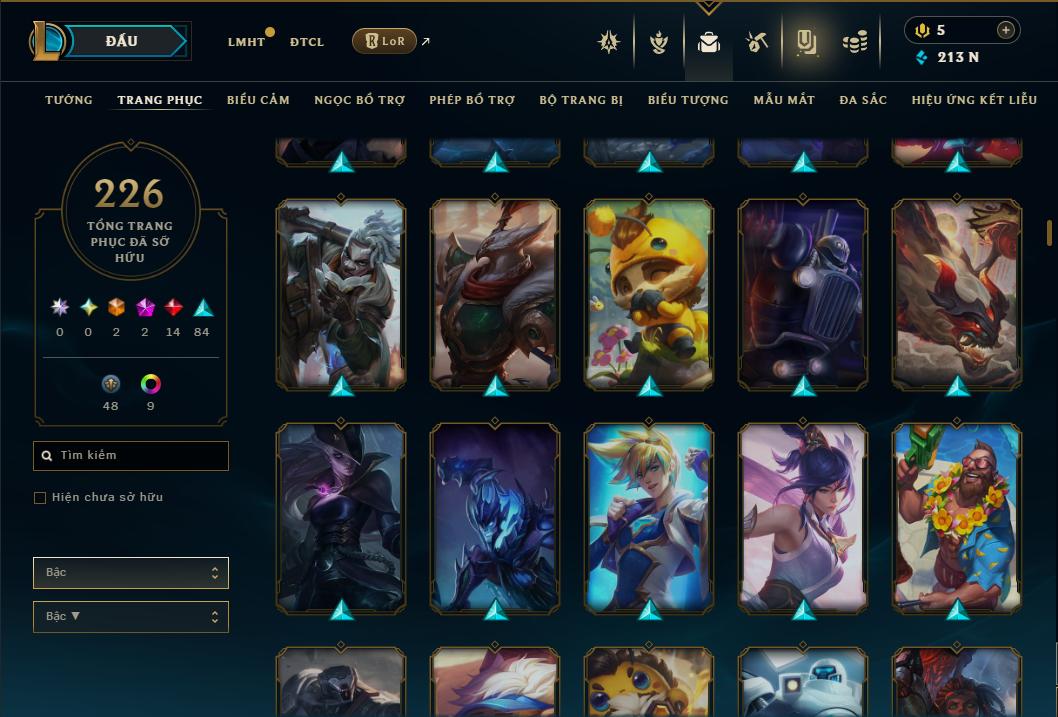Image resolution: width=1058 pixels, height=717 pixels.
Task: Go to the BỘ TRANG BỊ tab
Action: (x=581, y=100)
